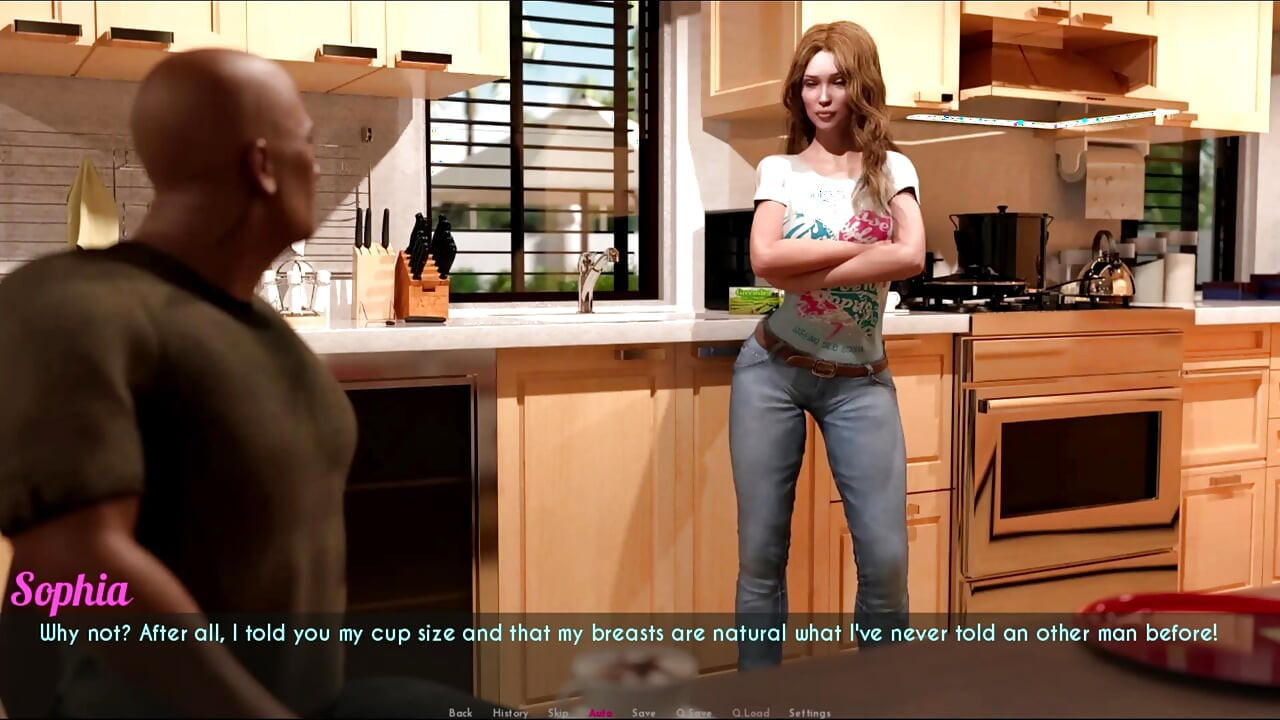Open the History log
Viewport: 1280px width, 720px height.
(x=511, y=713)
